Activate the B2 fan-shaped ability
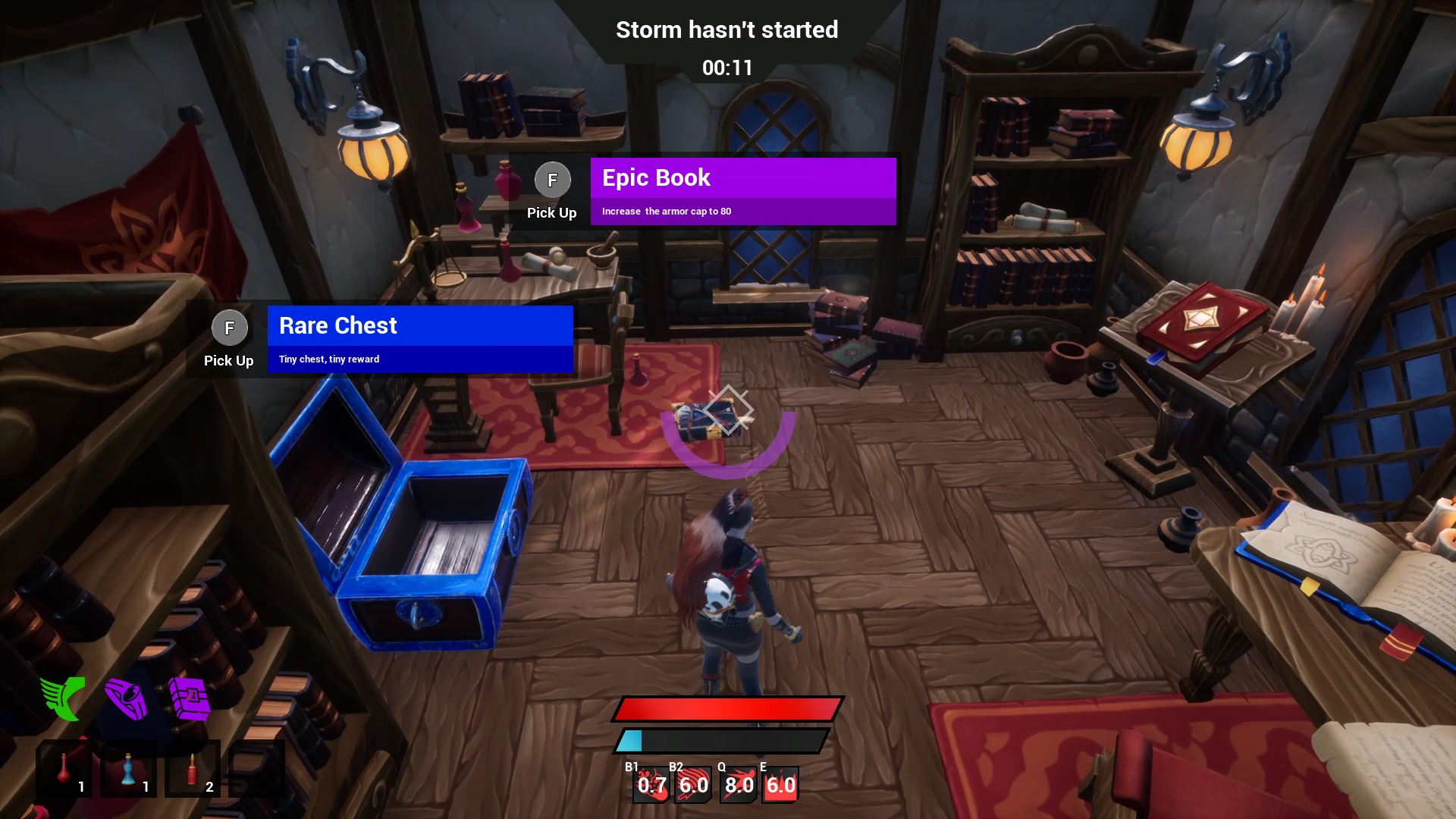The height and width of the screenshot is (819, 1456). (693, 785)
